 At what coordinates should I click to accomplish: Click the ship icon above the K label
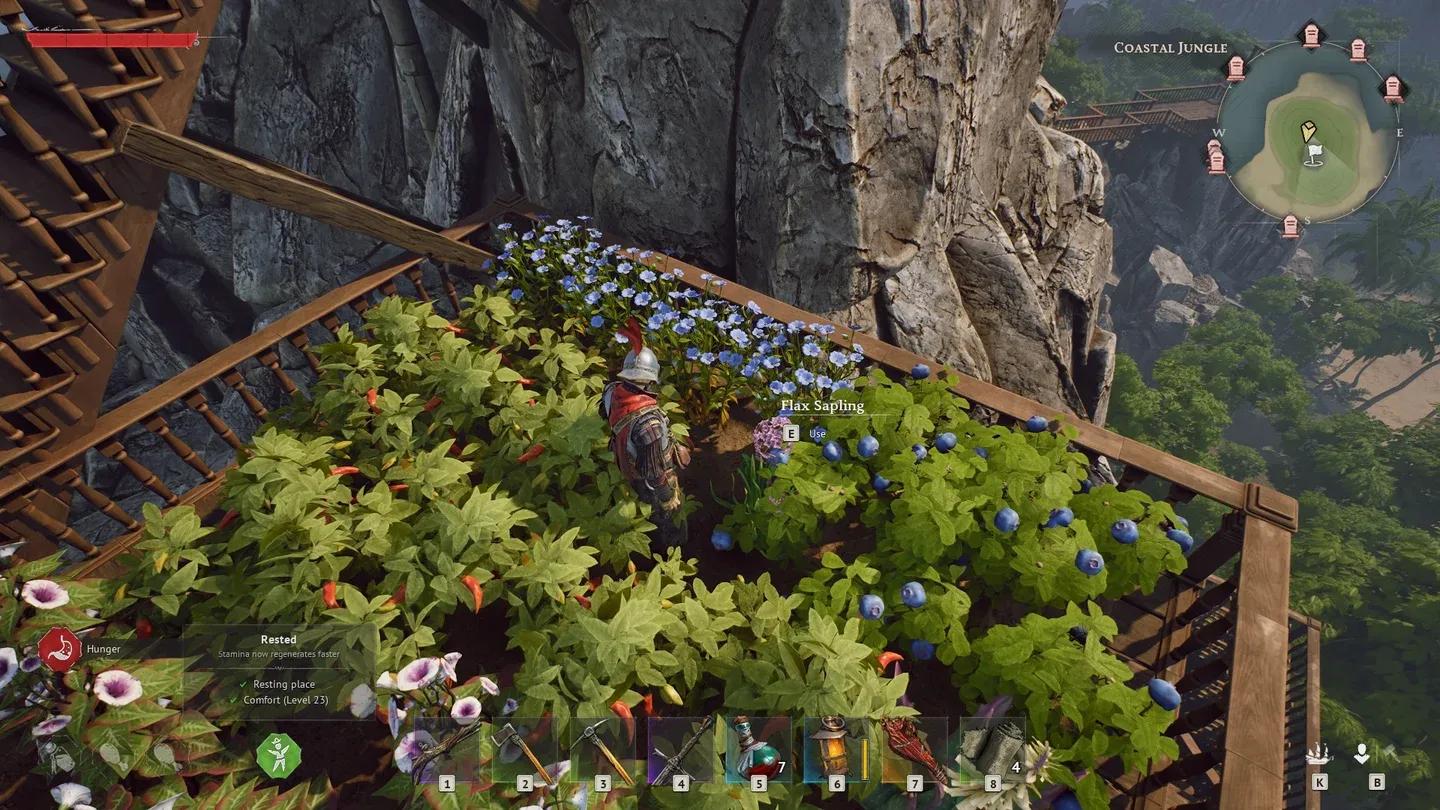tap(1319, 755)
